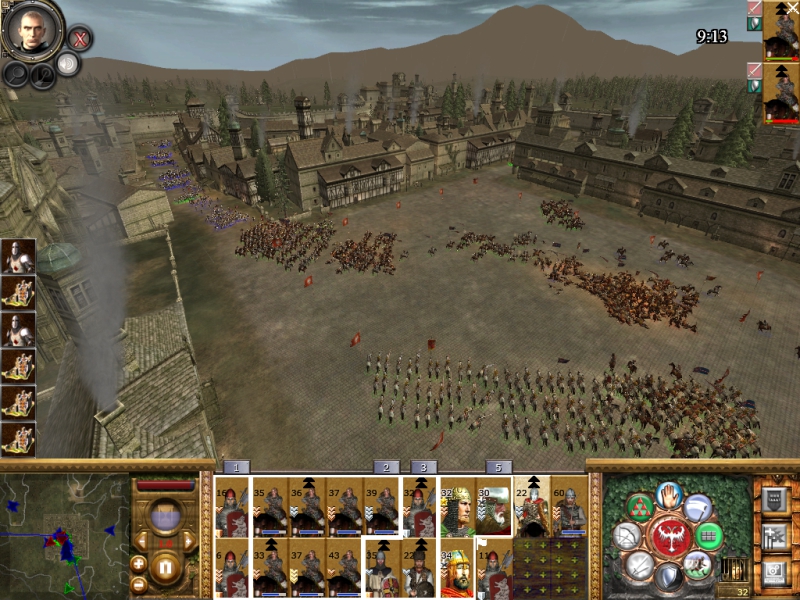Dismiss the advisor with the red X
Screen dimensions: 800x600
[80, 39]
